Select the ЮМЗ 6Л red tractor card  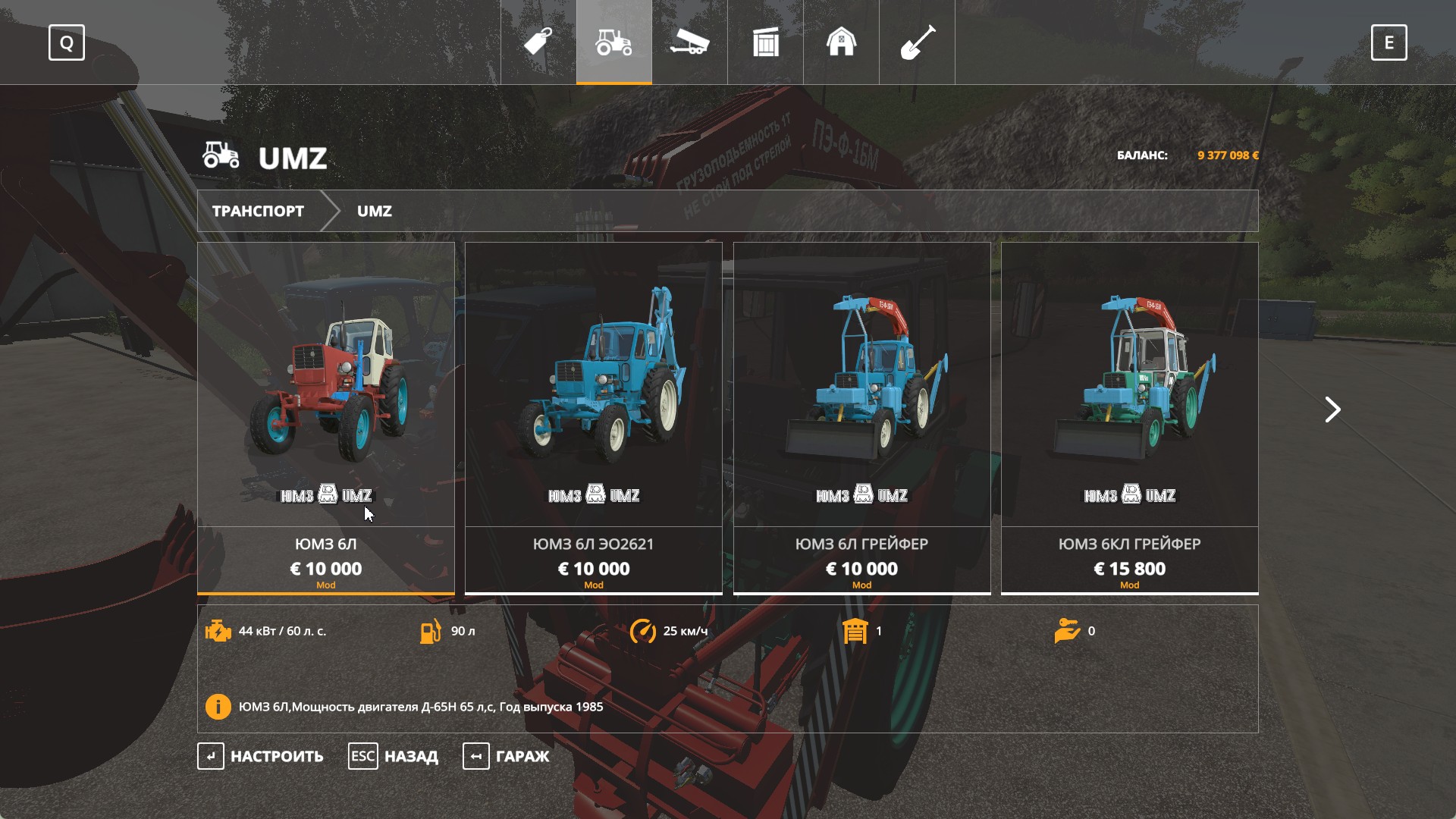(326, 417)
